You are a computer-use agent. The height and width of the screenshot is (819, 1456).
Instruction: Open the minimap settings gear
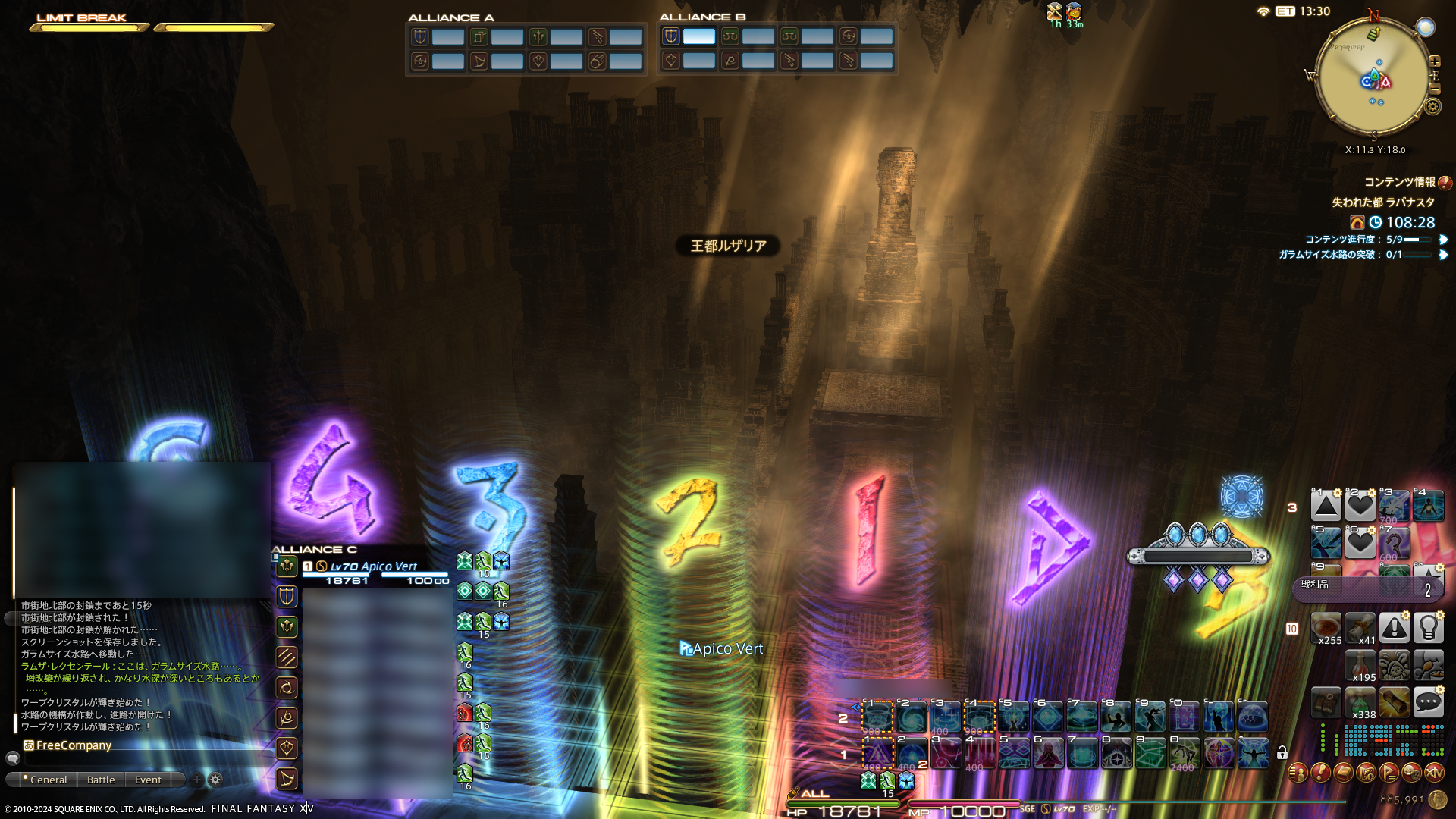[1432, 107]
